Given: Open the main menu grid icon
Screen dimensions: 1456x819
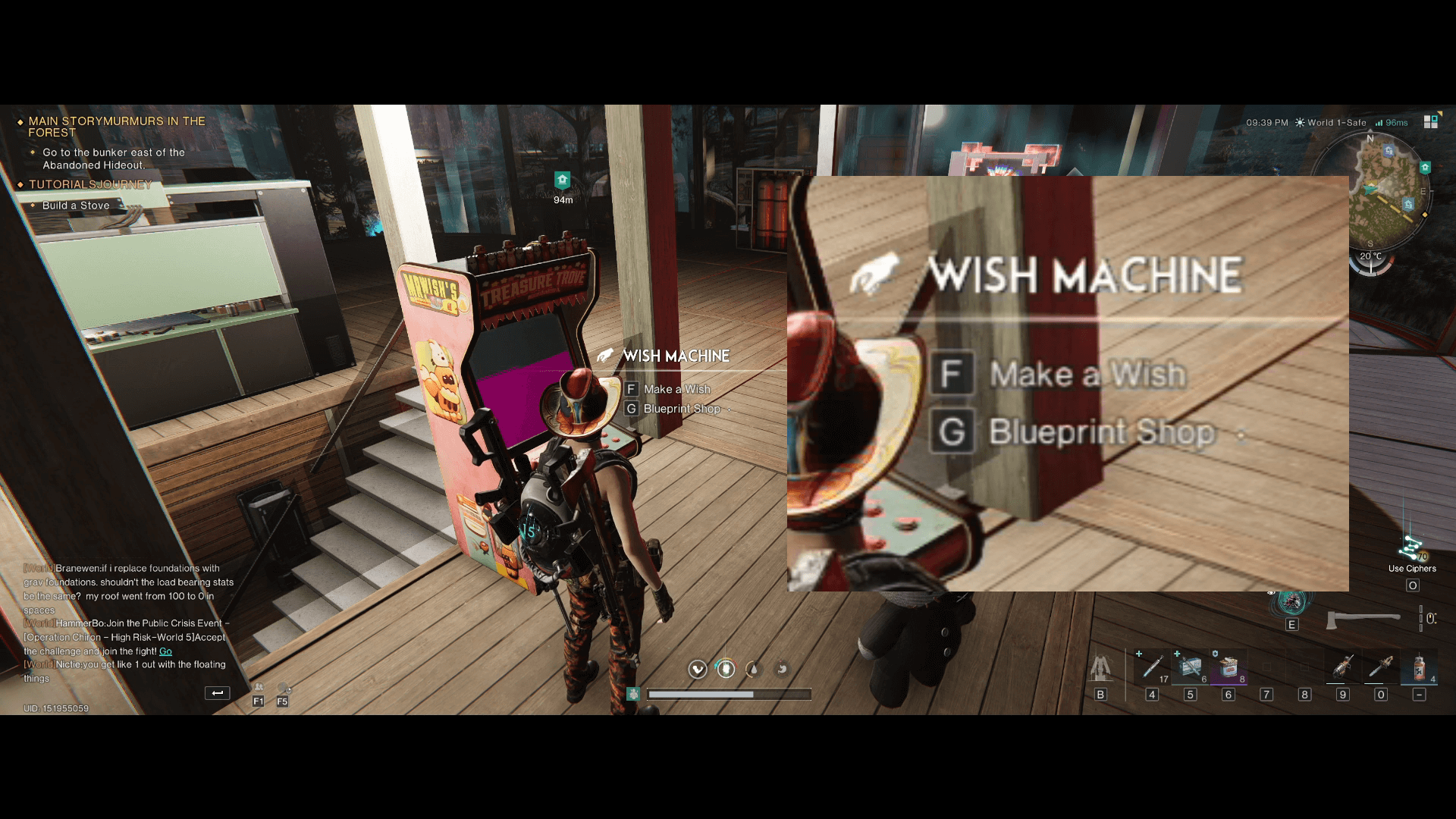Looking at the screenshot, I should tap(1431, 122).
